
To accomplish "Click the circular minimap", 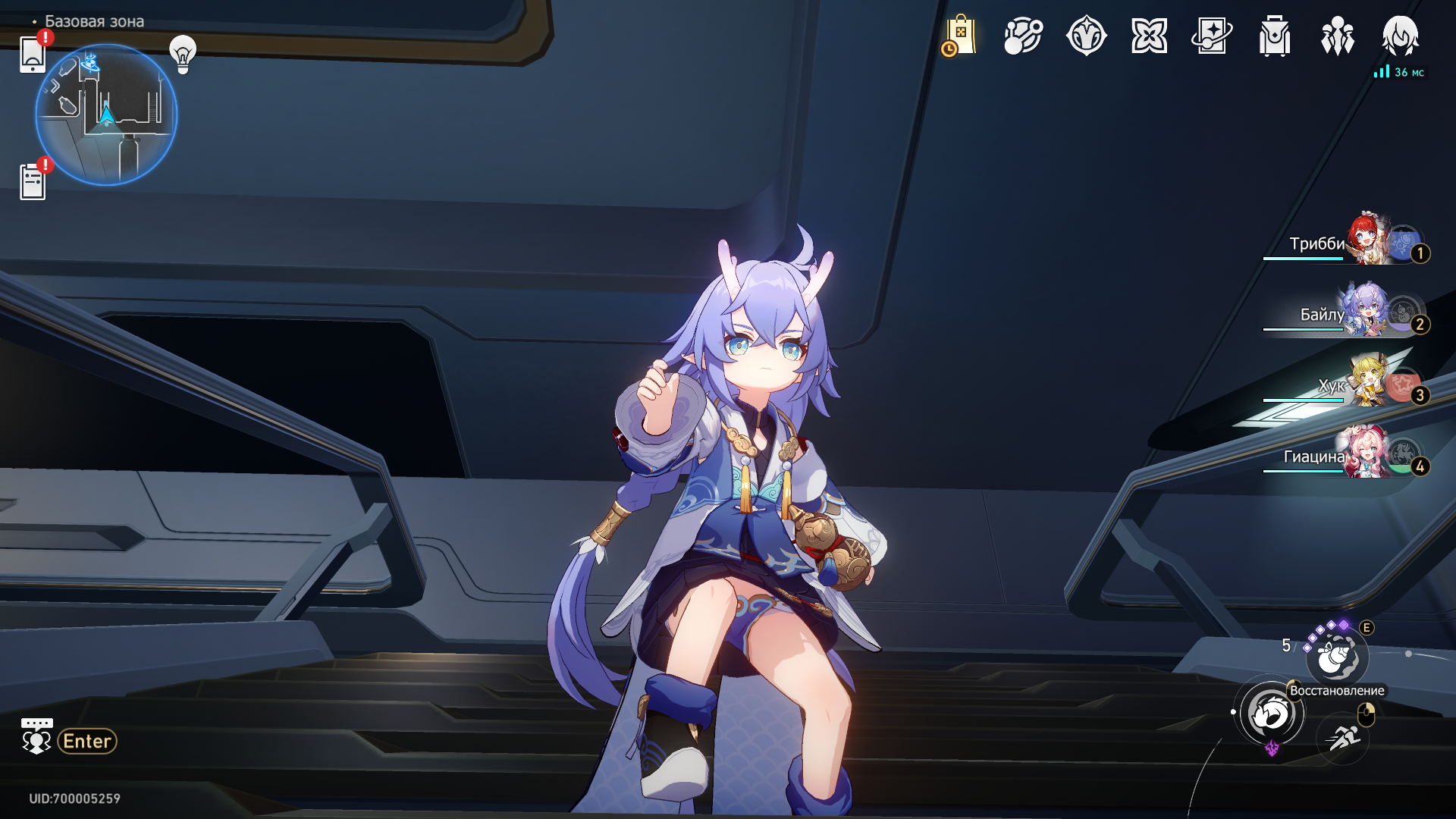I will click(x=106, y=115).
